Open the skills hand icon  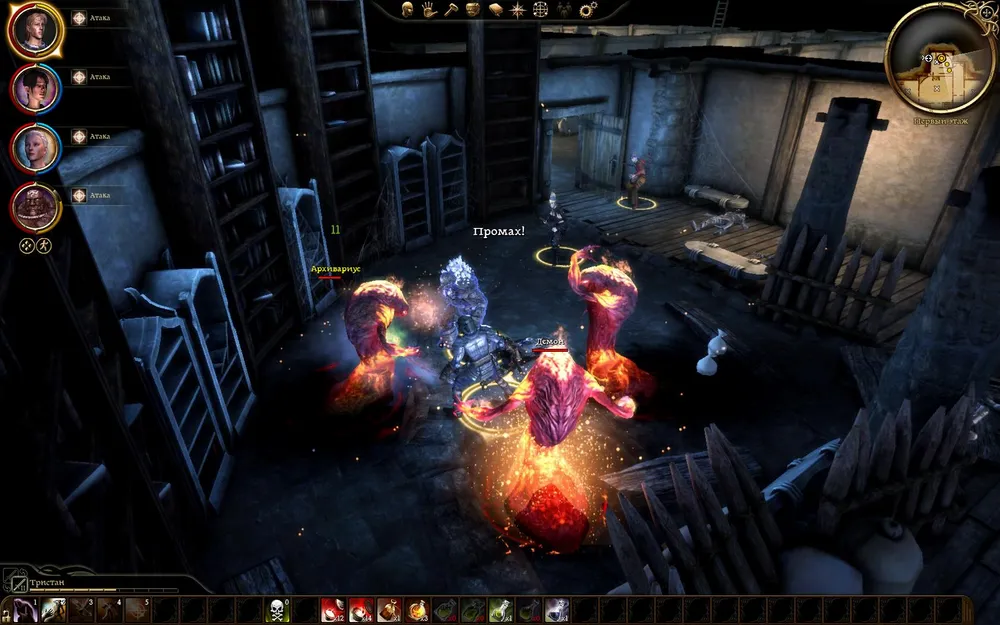[x=429, y=10]
